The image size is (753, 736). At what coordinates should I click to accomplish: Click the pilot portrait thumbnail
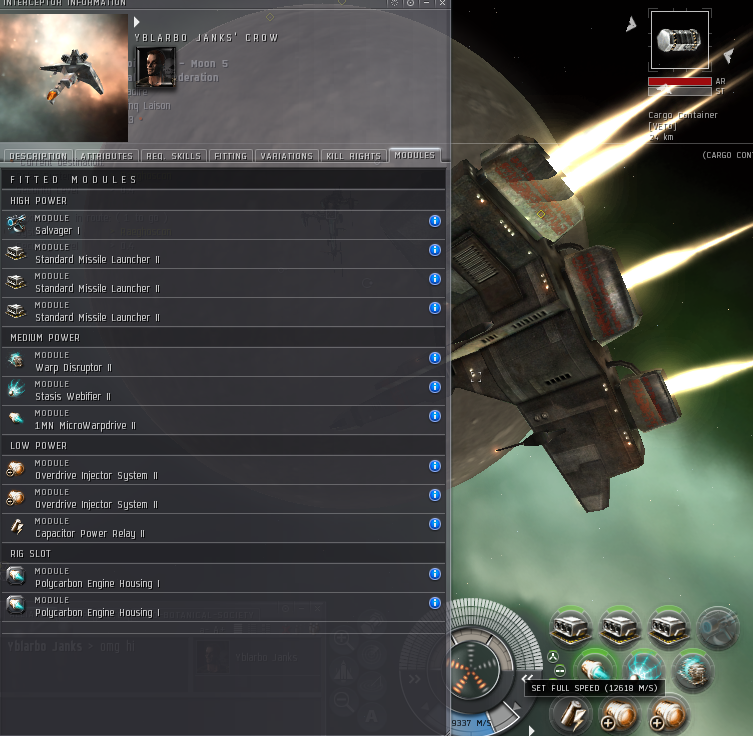[x=155, y=67]
